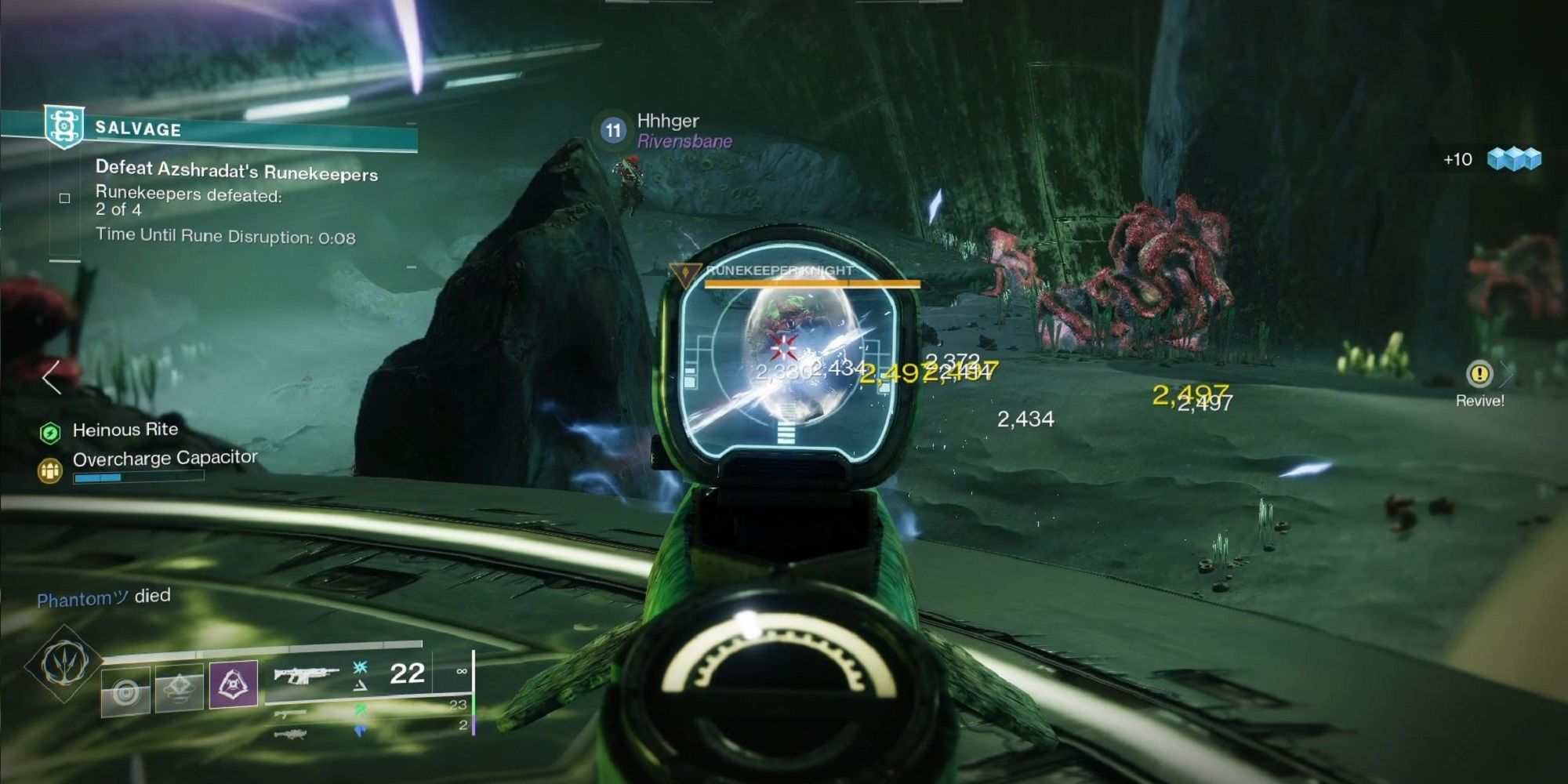Select the SALVAGE banner header
This screenshot has height=784, width=1568.
tap(137, 129)
